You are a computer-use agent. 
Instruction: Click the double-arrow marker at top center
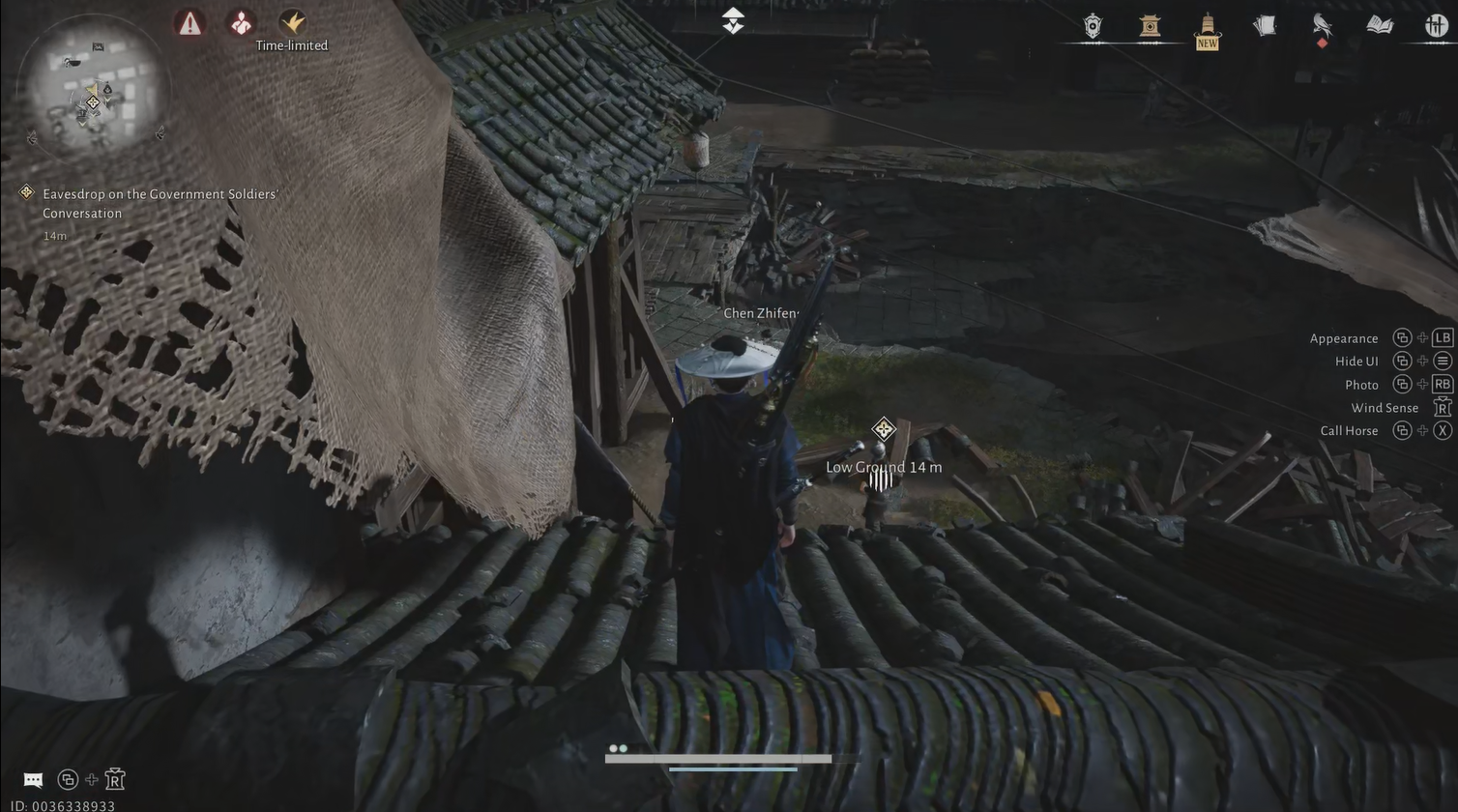pos(733,20)
